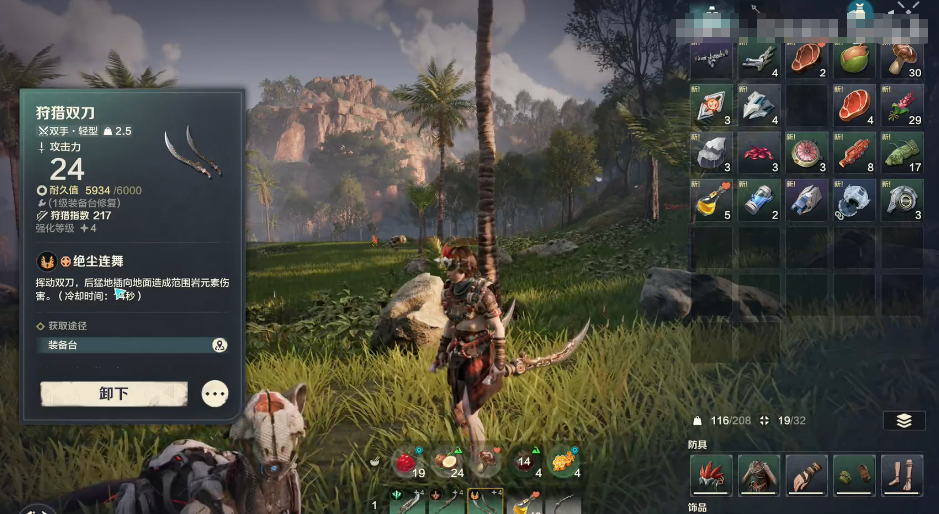Select the blue canister item slot
Image resolution: width=939 pixels, height=514 pixels.
pyautogui.click(x=759, y=199)
